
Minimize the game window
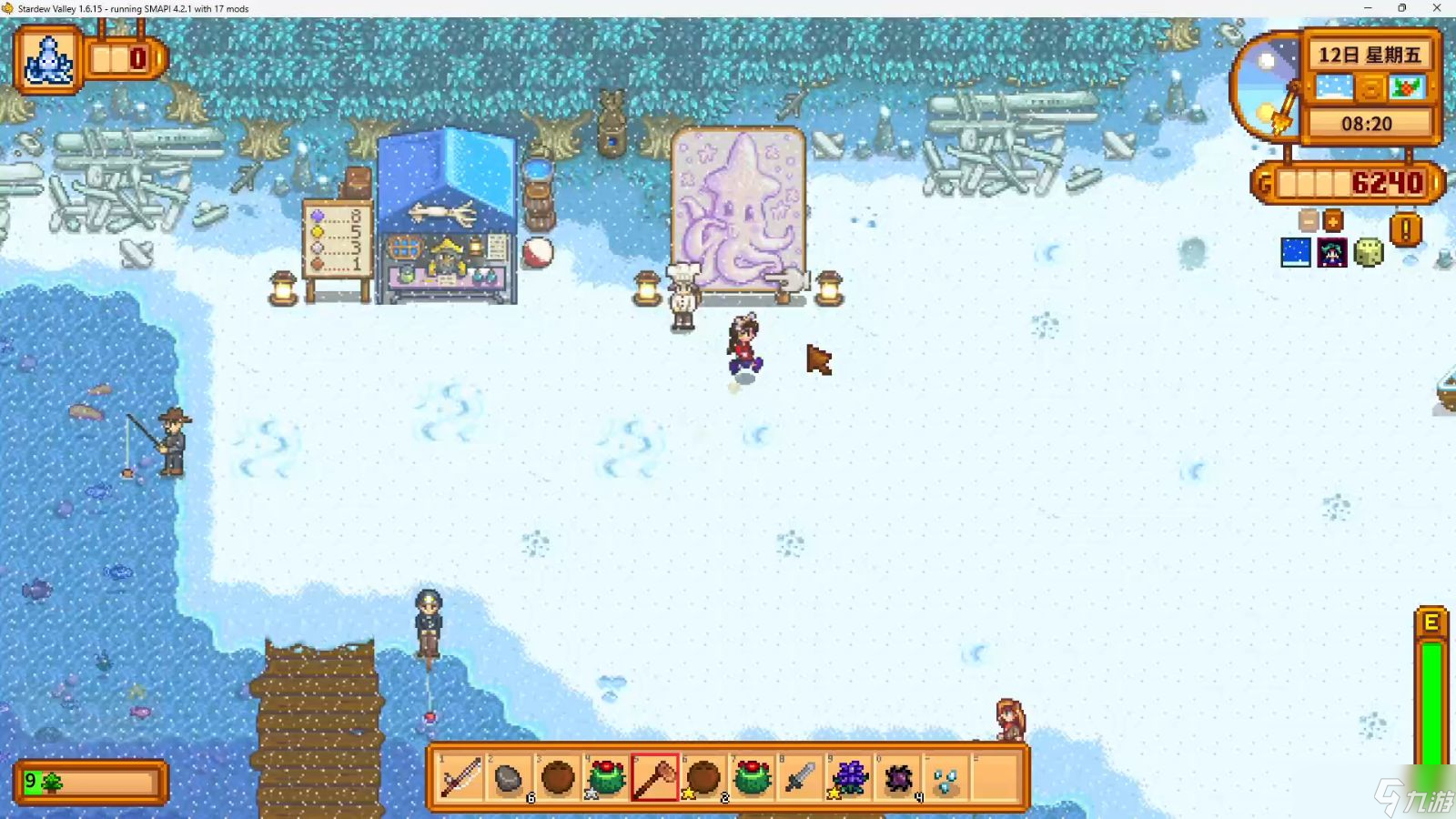click(1368, 8)
